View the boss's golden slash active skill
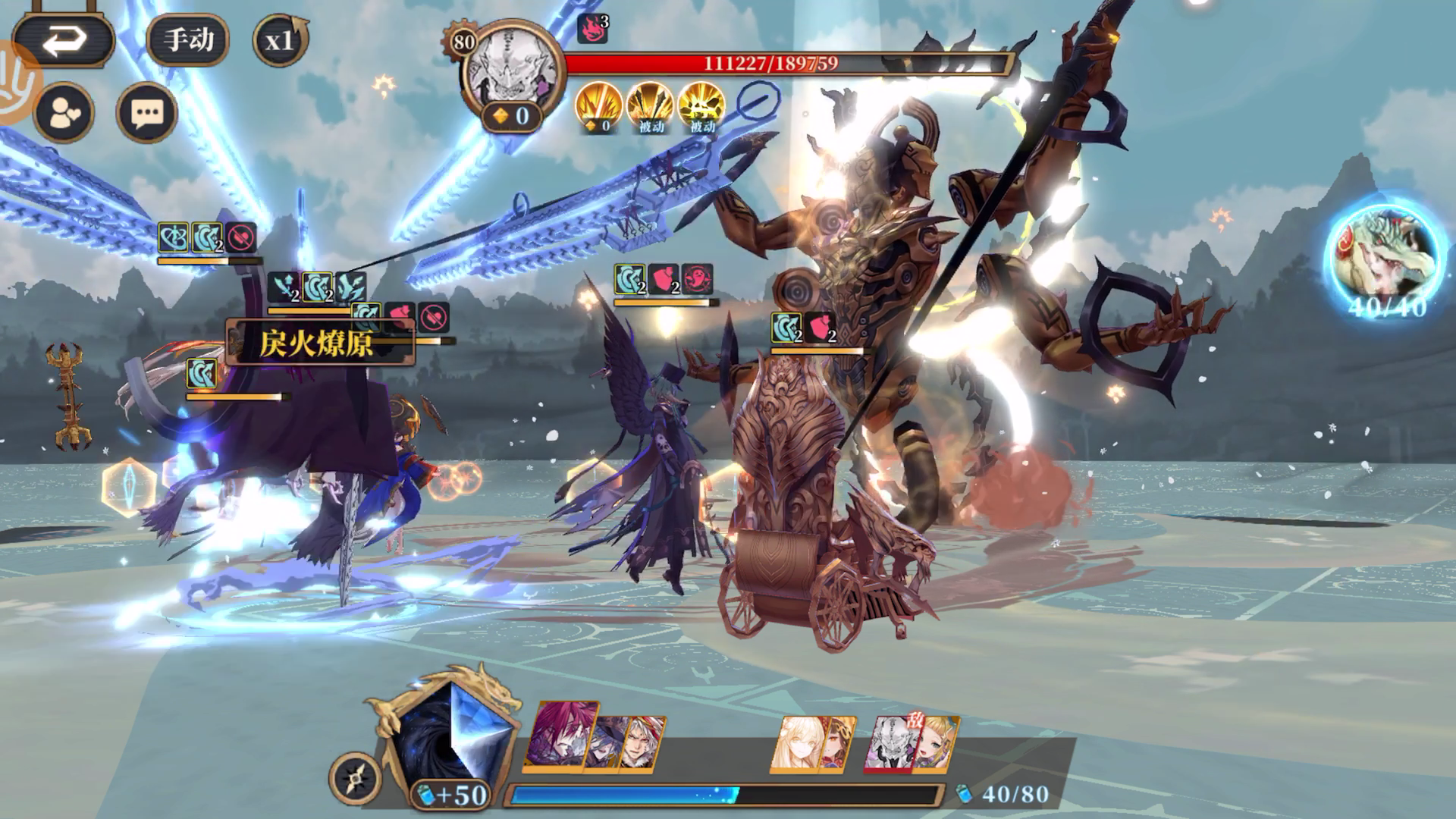This screenshot has width=1456, height=819. (x=598, y=106)
